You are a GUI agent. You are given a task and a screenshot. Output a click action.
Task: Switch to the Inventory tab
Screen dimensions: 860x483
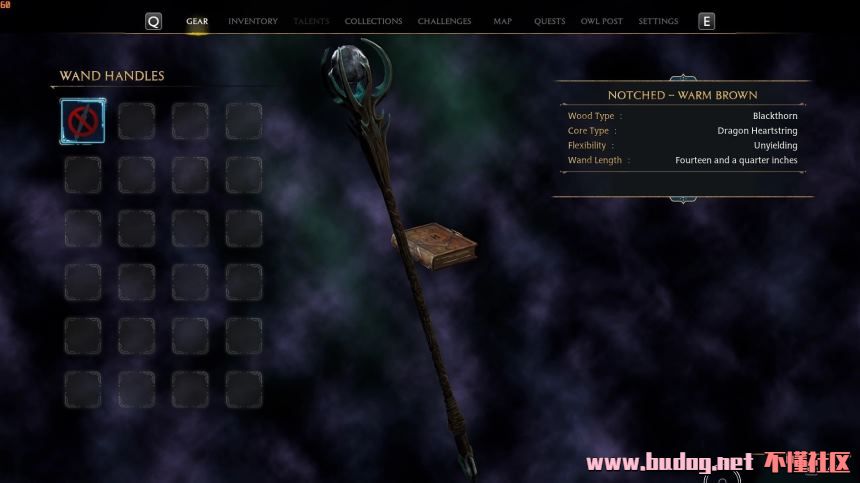pos(253,21)
